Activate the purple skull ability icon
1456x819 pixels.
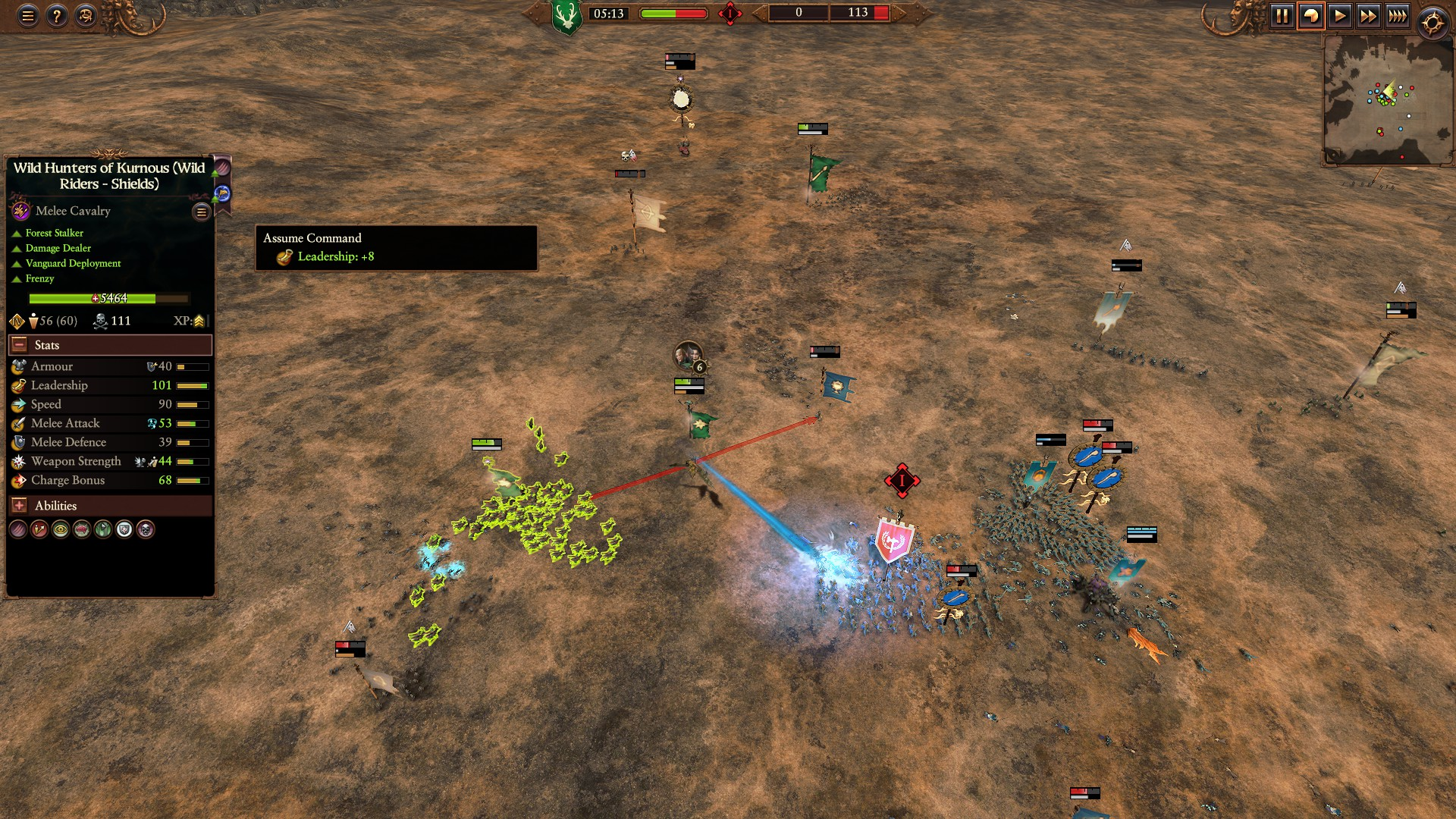point(144,530)
